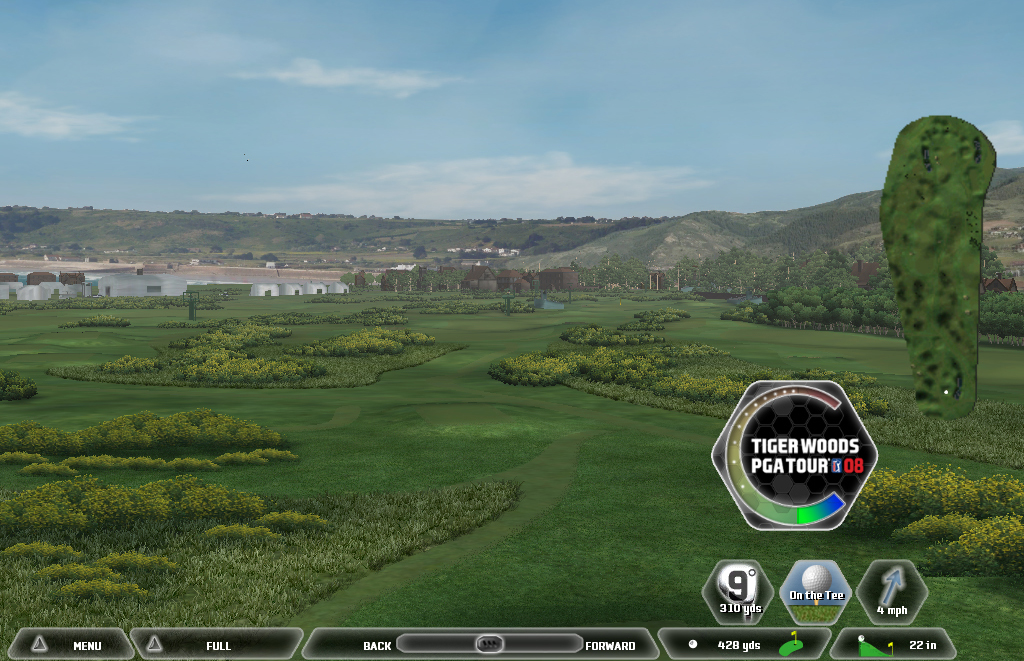
Task: Open the hole overview minimap
Action: (x=936, y=265)
